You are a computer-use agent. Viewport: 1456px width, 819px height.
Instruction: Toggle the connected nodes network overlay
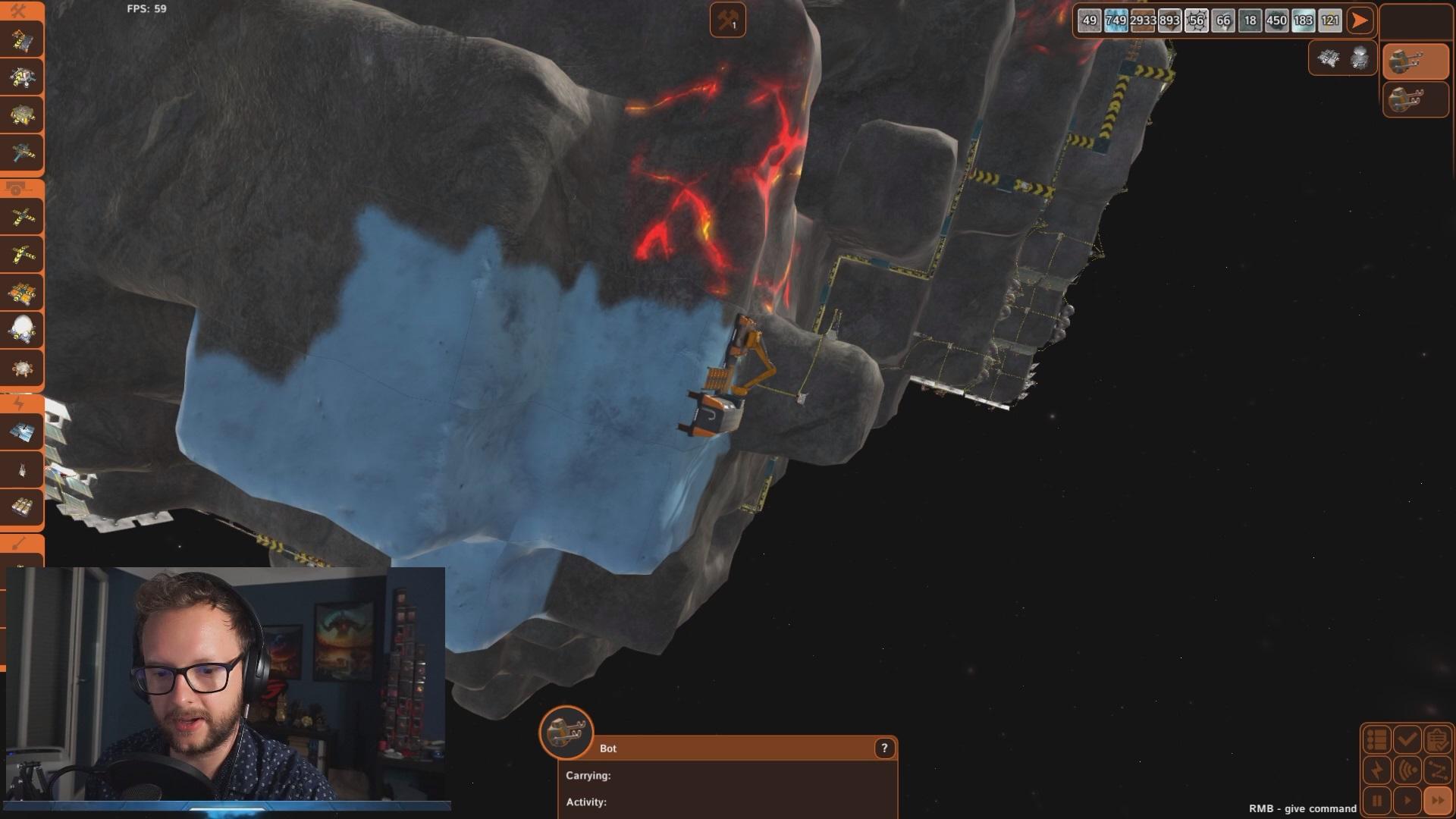pyautogui.click(x=1437, y=770)
